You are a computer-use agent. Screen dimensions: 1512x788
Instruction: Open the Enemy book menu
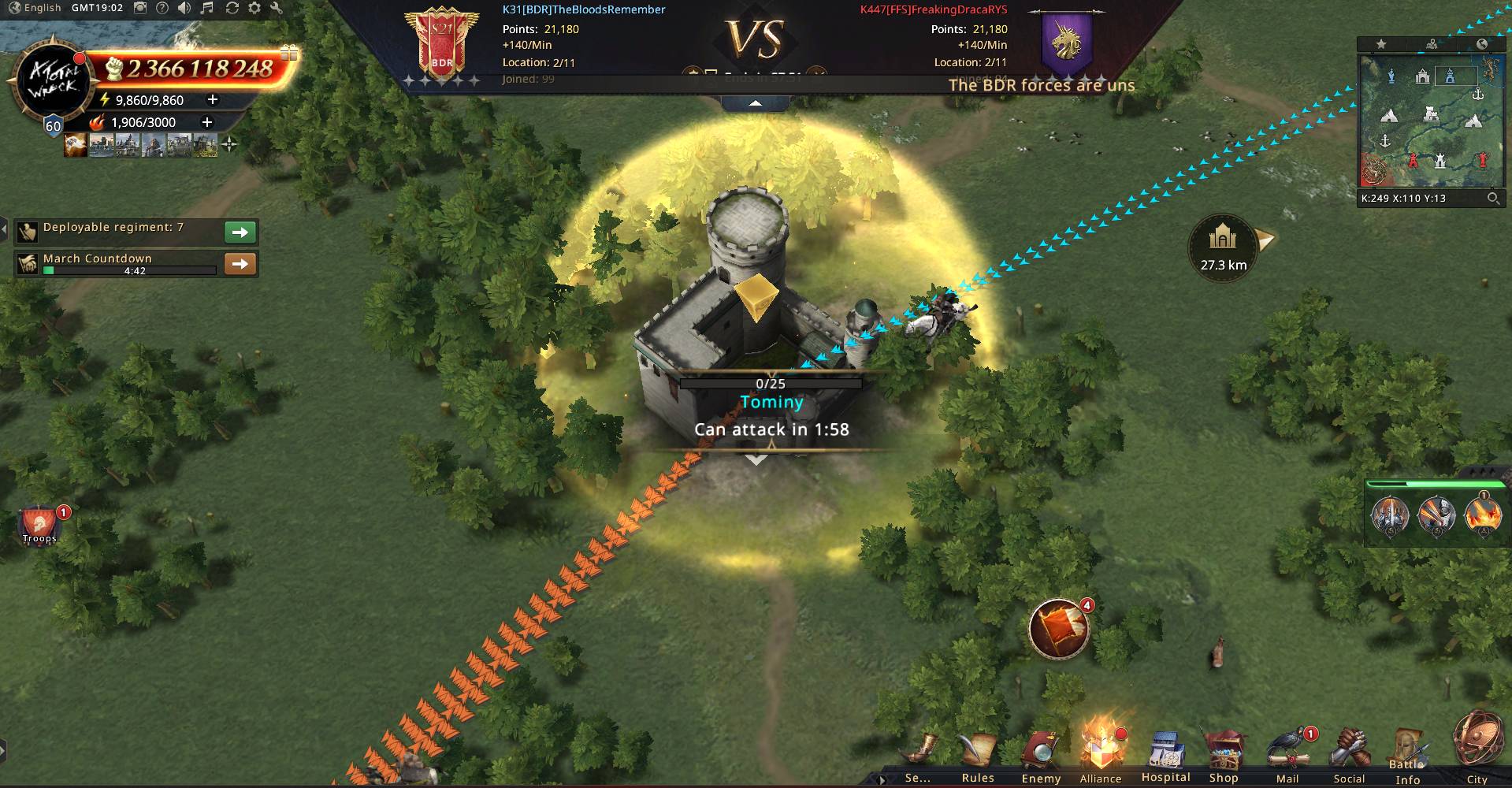tap(1041, 754)
